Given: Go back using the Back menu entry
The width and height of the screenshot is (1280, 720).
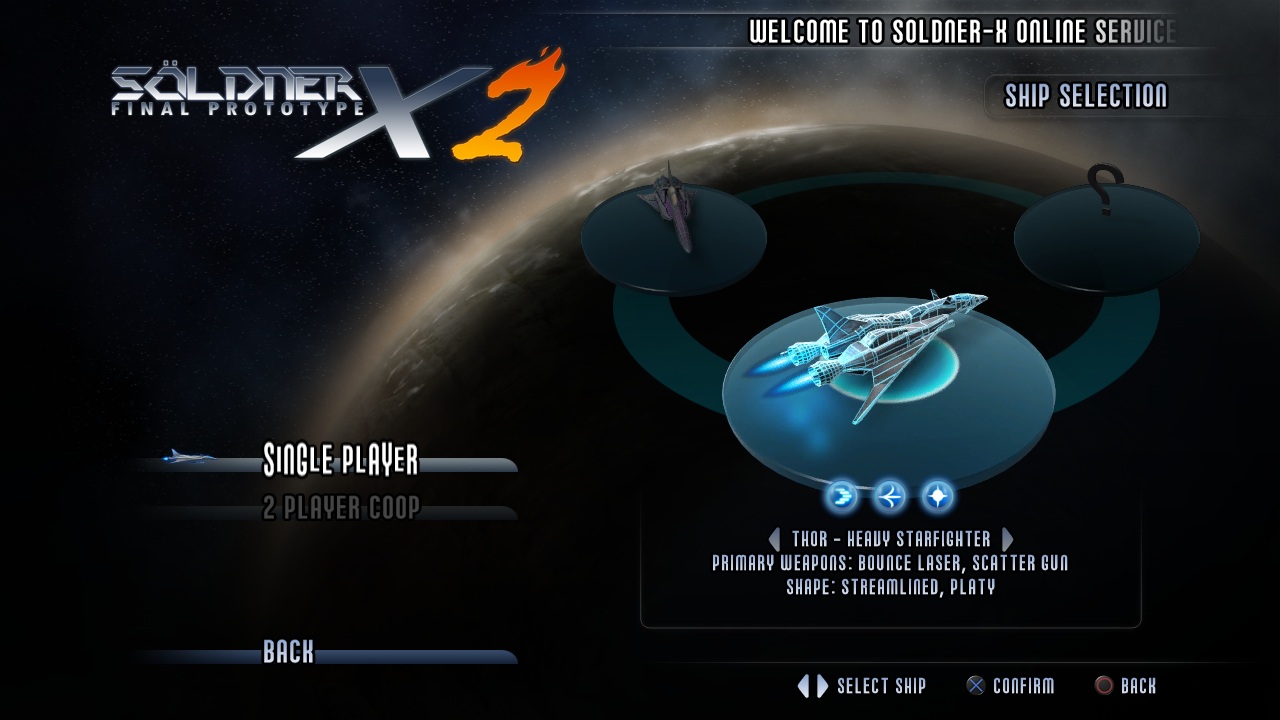Looking at the screenshot, I should coord(288,653).
